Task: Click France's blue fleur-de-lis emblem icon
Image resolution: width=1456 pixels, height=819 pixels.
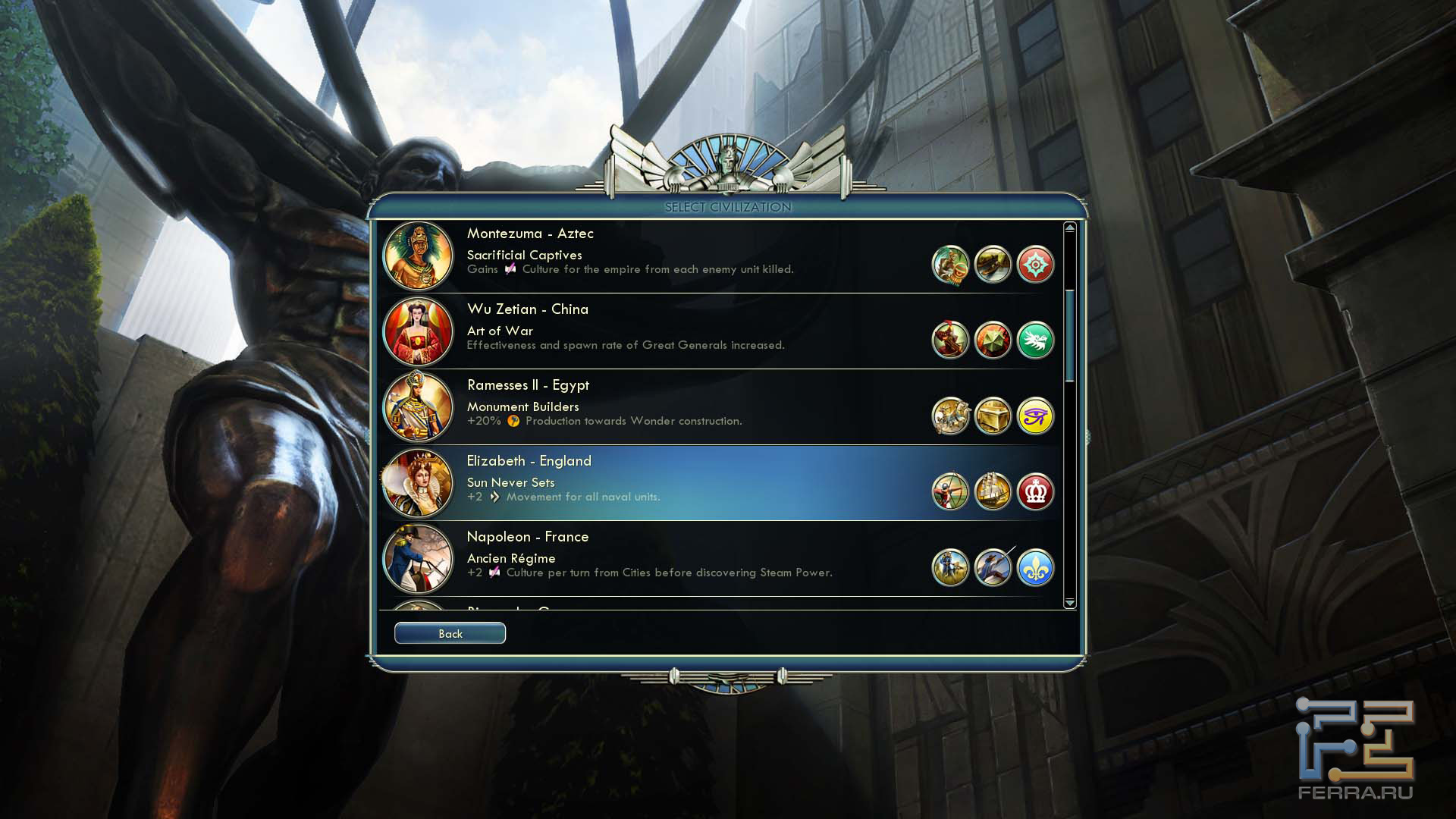Action: [1035, 568]
